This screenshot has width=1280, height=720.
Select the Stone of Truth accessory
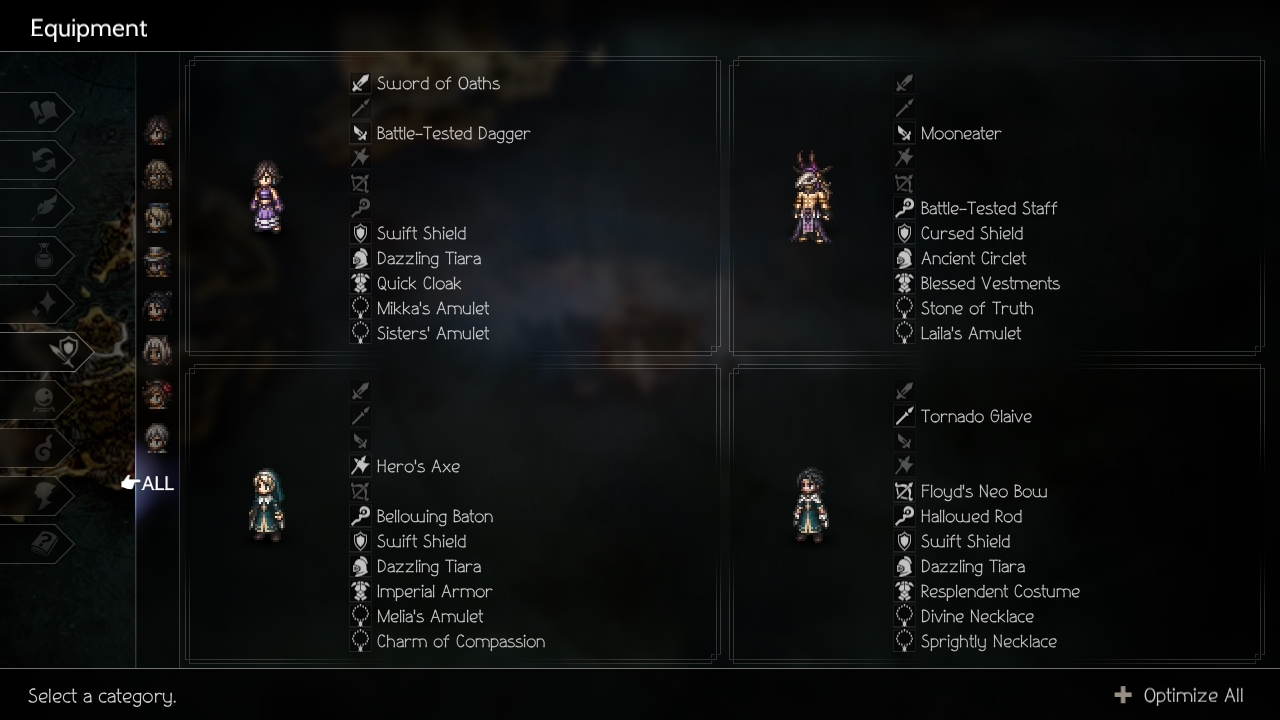(x=976, y=309)
